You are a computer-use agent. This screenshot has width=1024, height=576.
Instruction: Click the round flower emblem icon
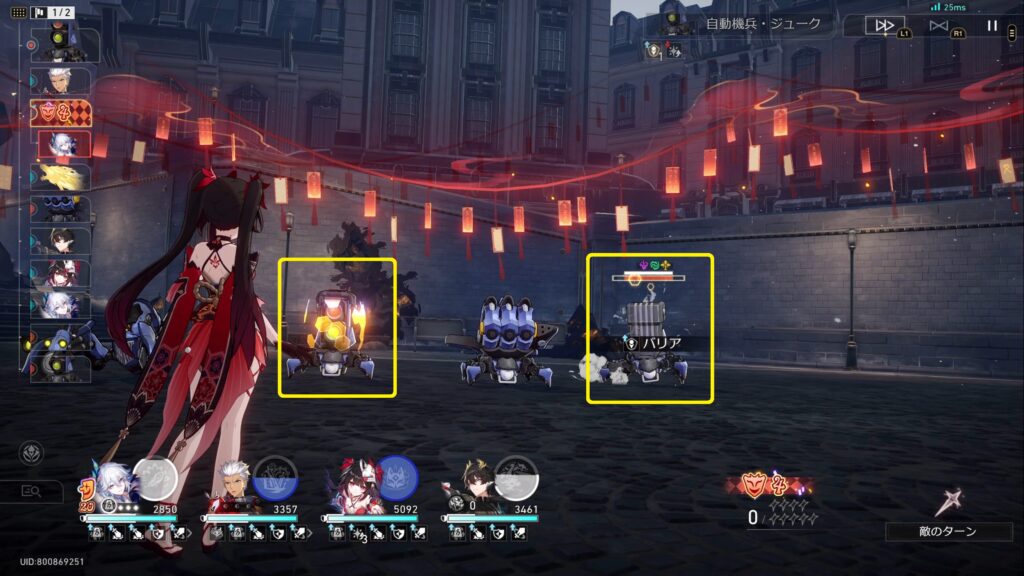tap(31, 453)
